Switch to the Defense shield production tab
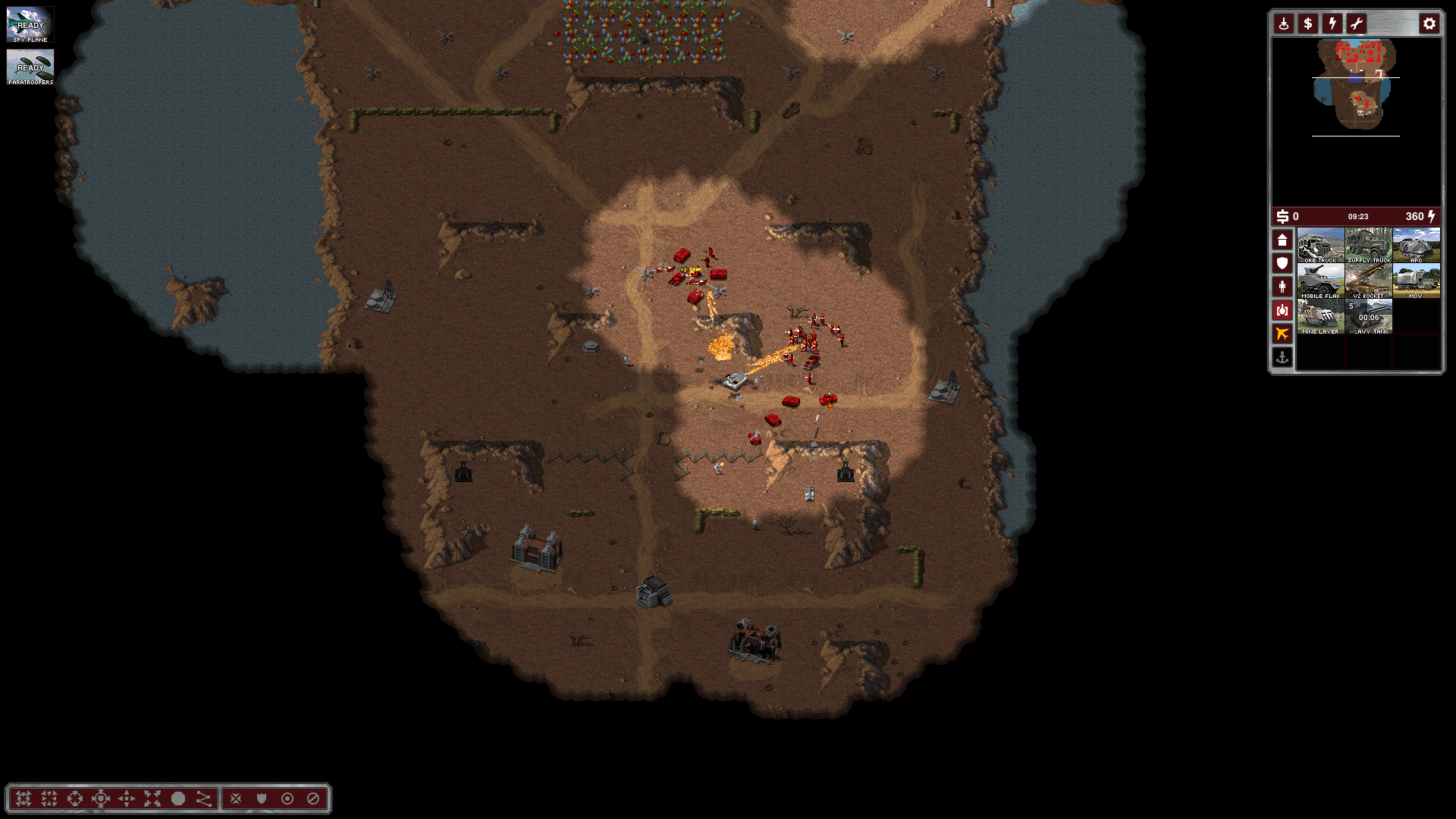1456x819 pixels. point(1282,263)
